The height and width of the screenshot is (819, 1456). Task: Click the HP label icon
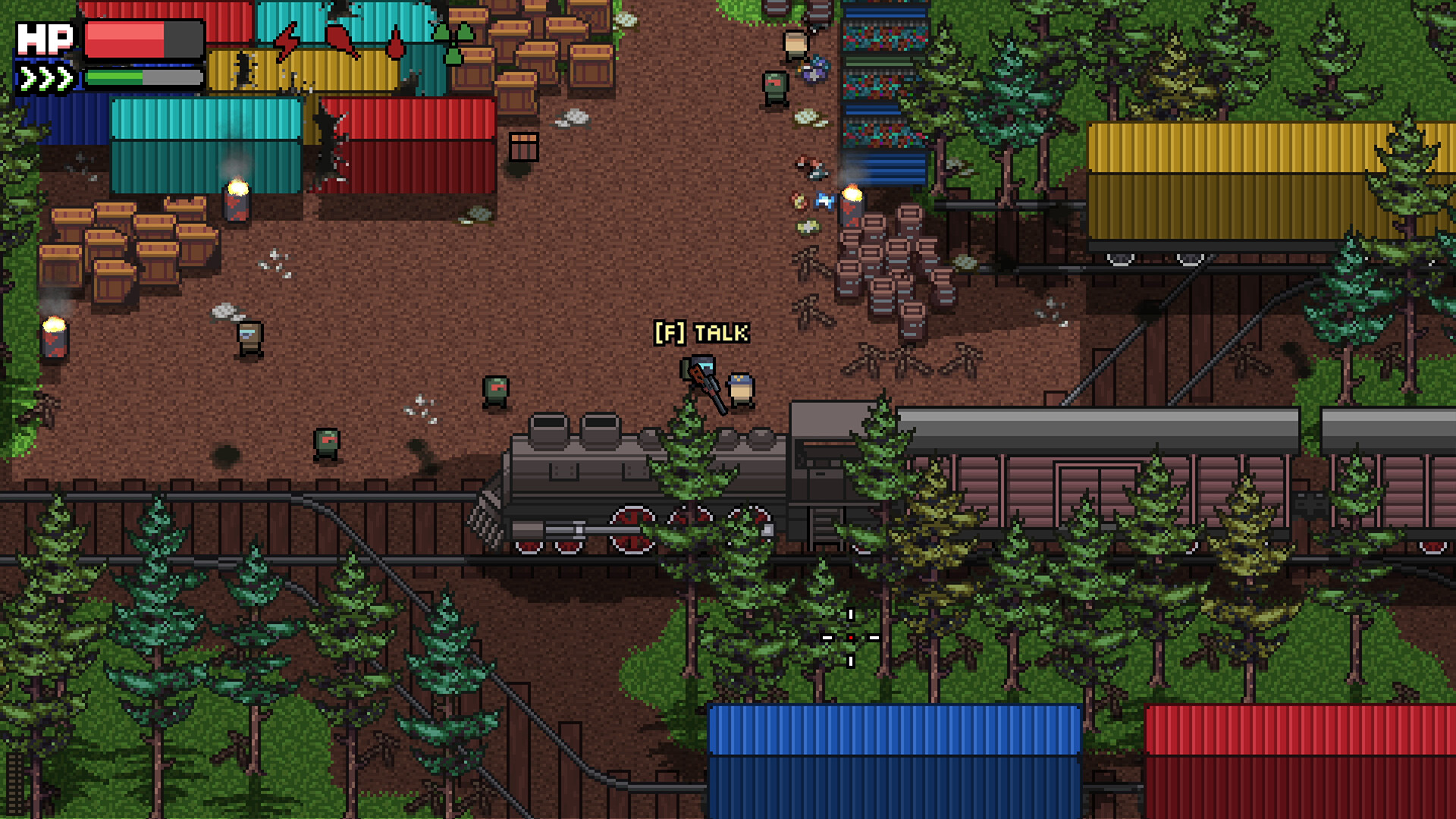pos(45,38)
